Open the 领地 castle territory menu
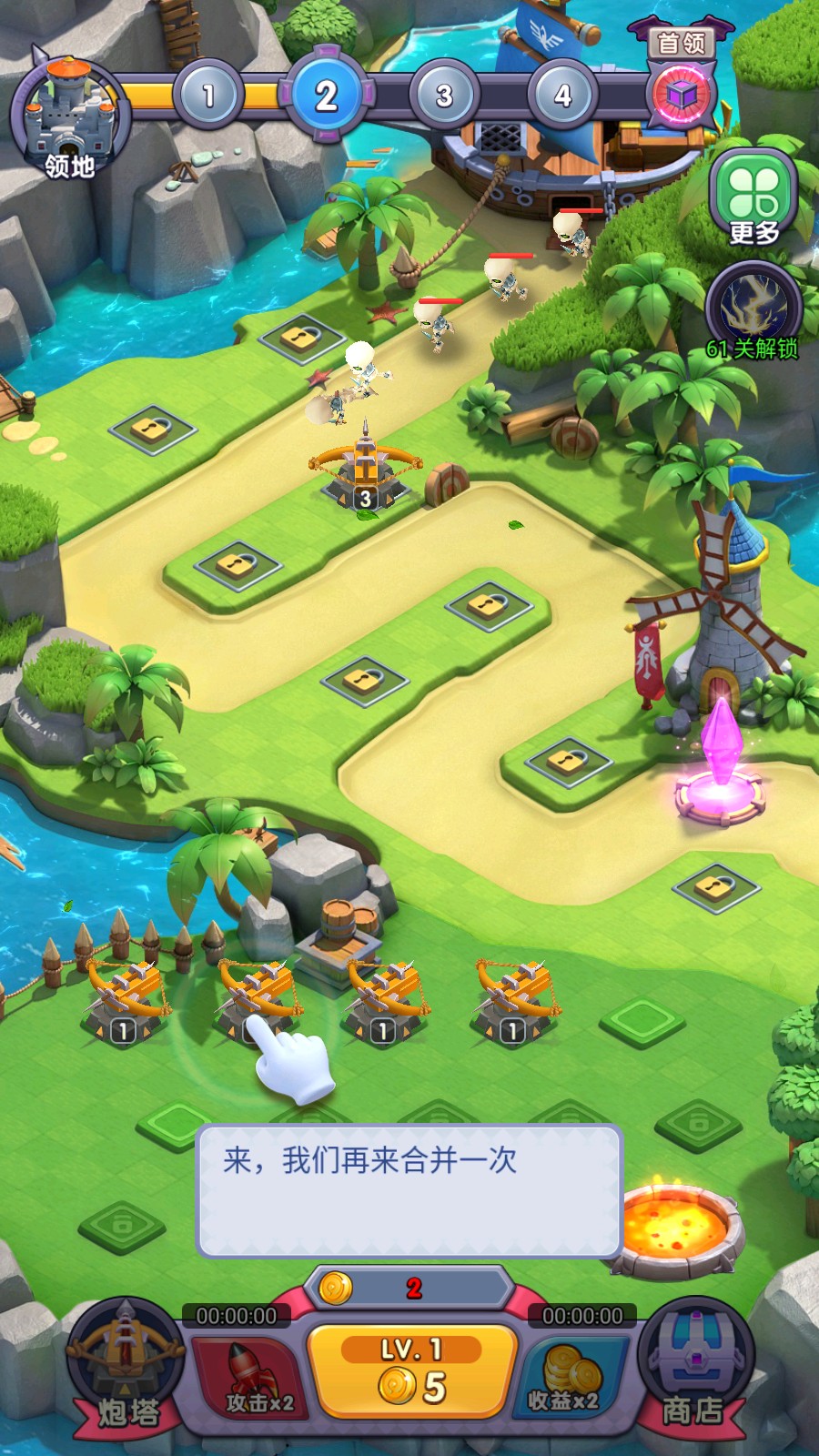819x1456 pixels. (x=69, y=118)
